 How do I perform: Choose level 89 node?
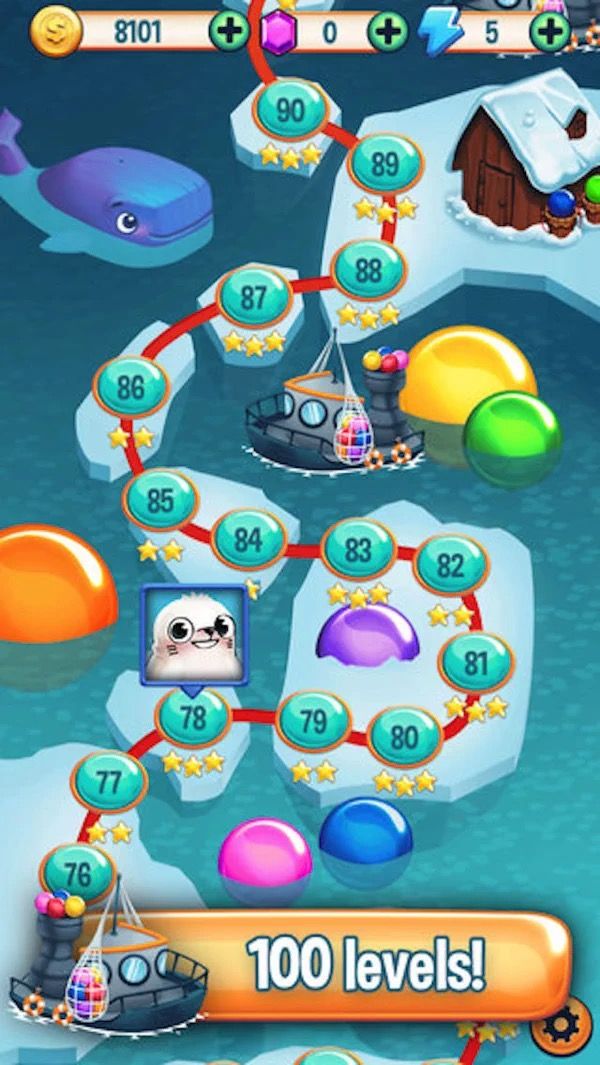385,165
